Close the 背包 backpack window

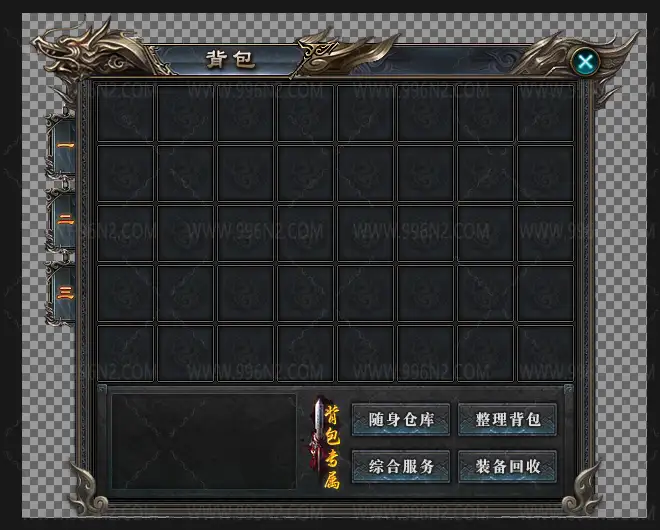coord(586,63)
